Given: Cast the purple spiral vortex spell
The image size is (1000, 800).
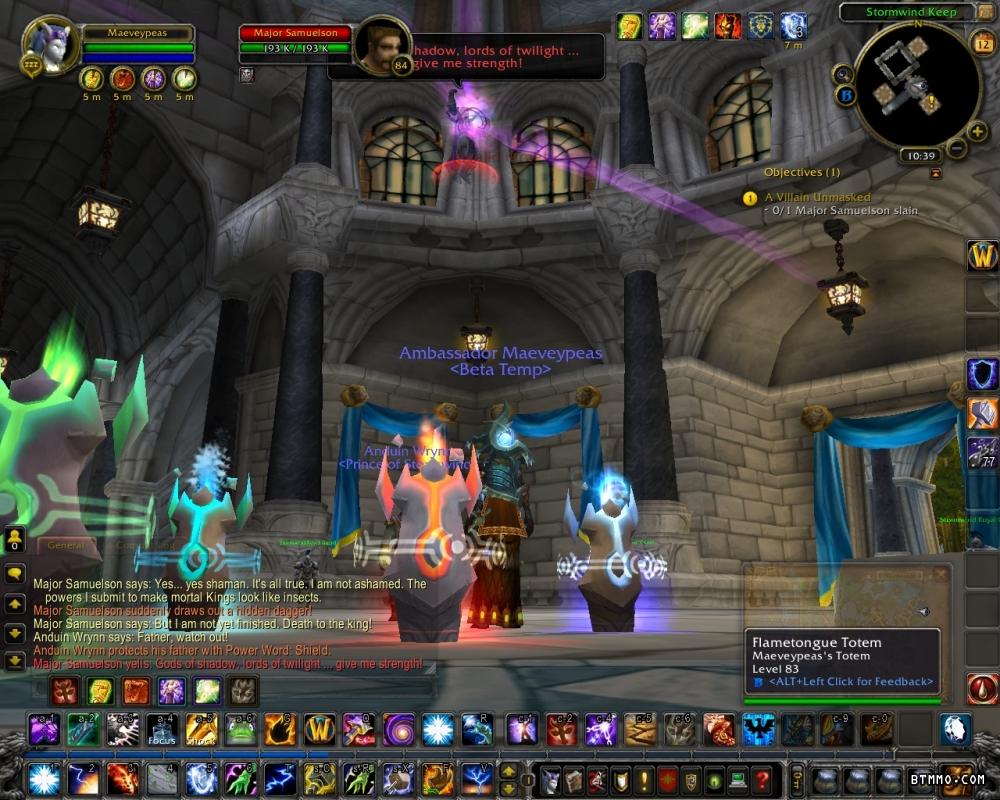Looking at the screenshot, I should (399, 730).
